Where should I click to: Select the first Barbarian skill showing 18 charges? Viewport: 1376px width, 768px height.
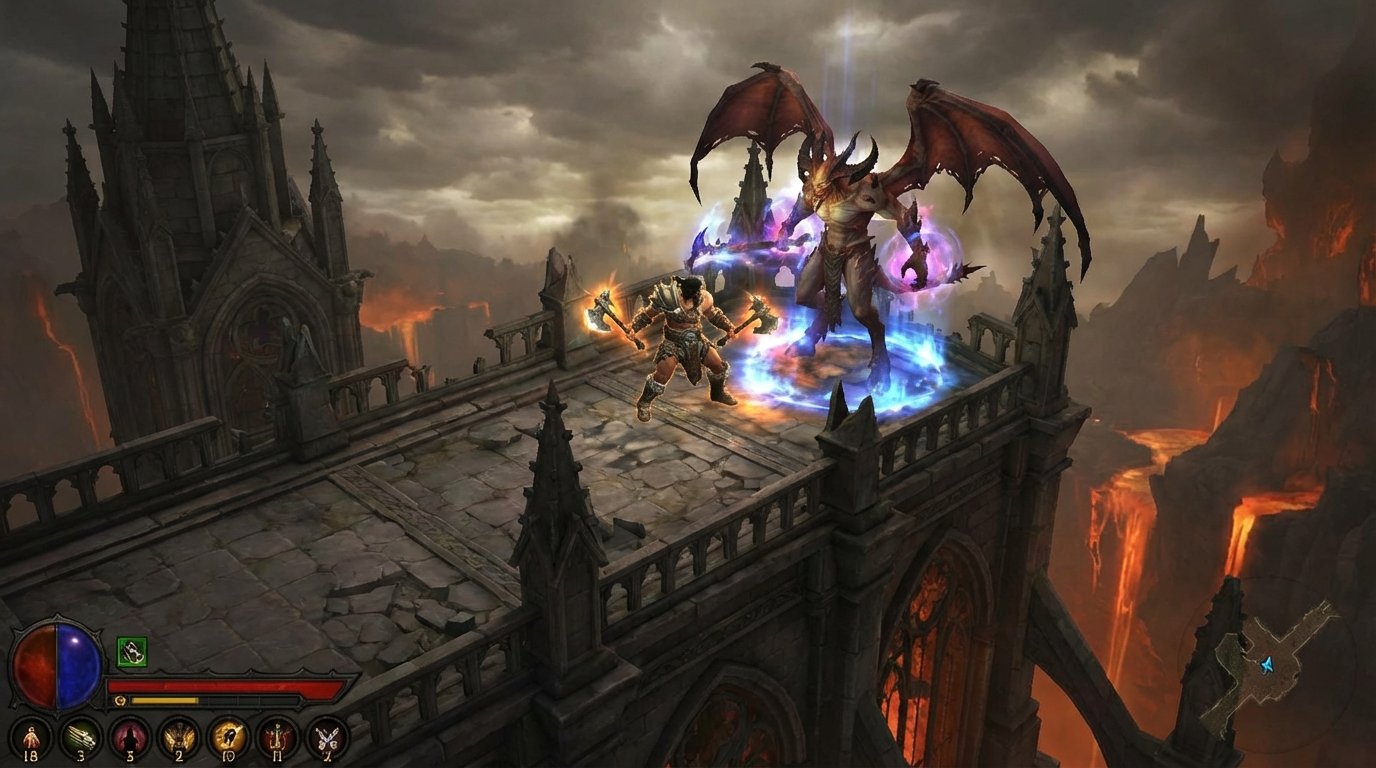(x=31, y=738)
